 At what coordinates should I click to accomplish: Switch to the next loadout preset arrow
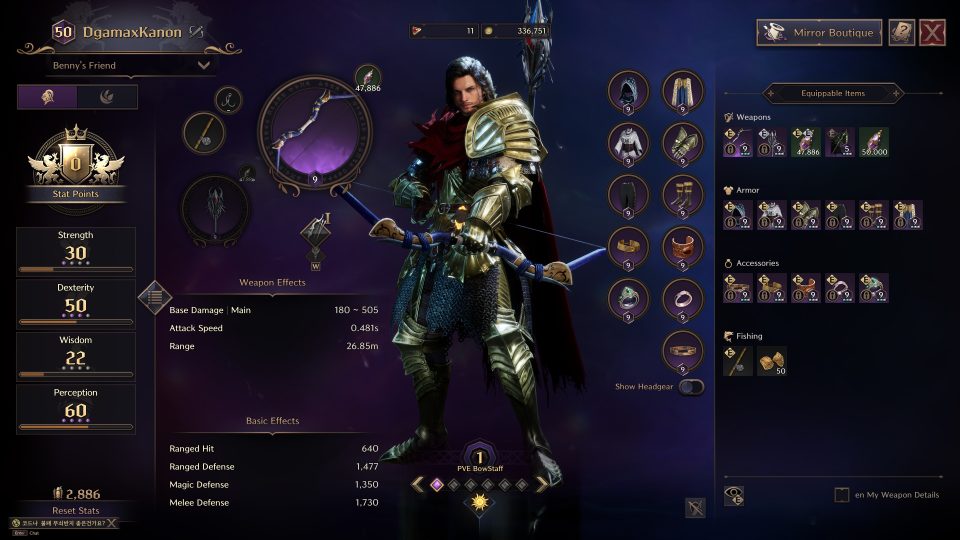click(541, 484)
